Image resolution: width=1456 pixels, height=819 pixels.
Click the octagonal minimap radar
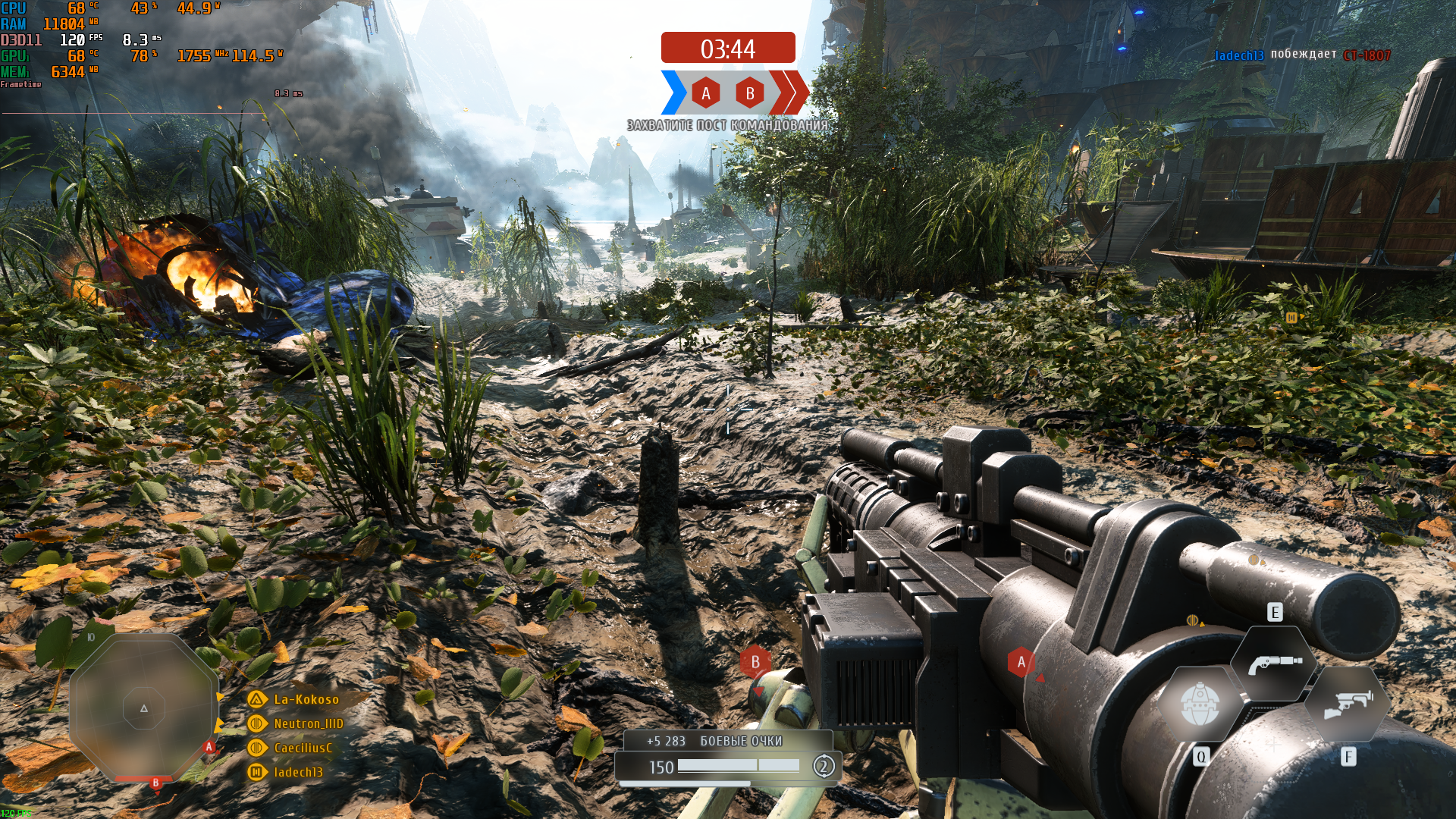click(144, 708)
